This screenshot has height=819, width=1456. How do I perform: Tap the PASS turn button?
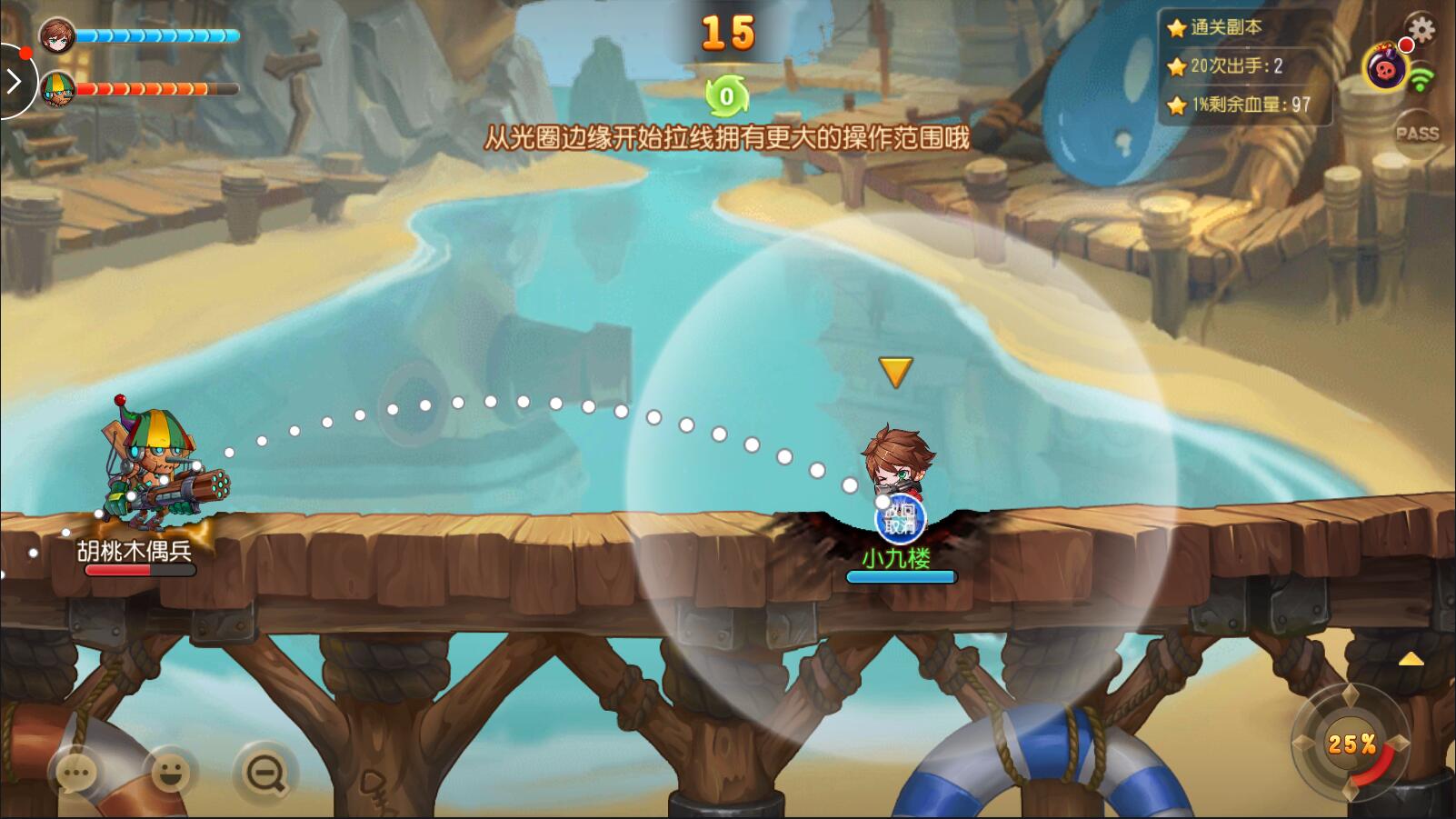point(1417,134)
